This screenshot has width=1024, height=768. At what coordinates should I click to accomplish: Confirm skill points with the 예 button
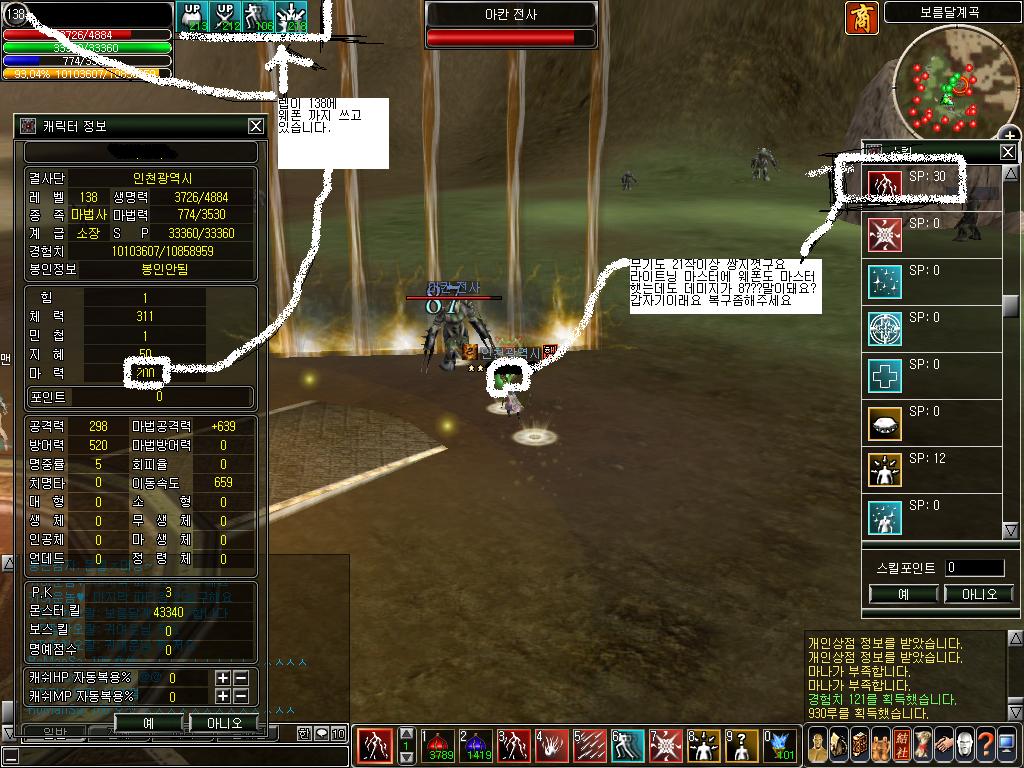pyautogui.click(x=903, y=594)
